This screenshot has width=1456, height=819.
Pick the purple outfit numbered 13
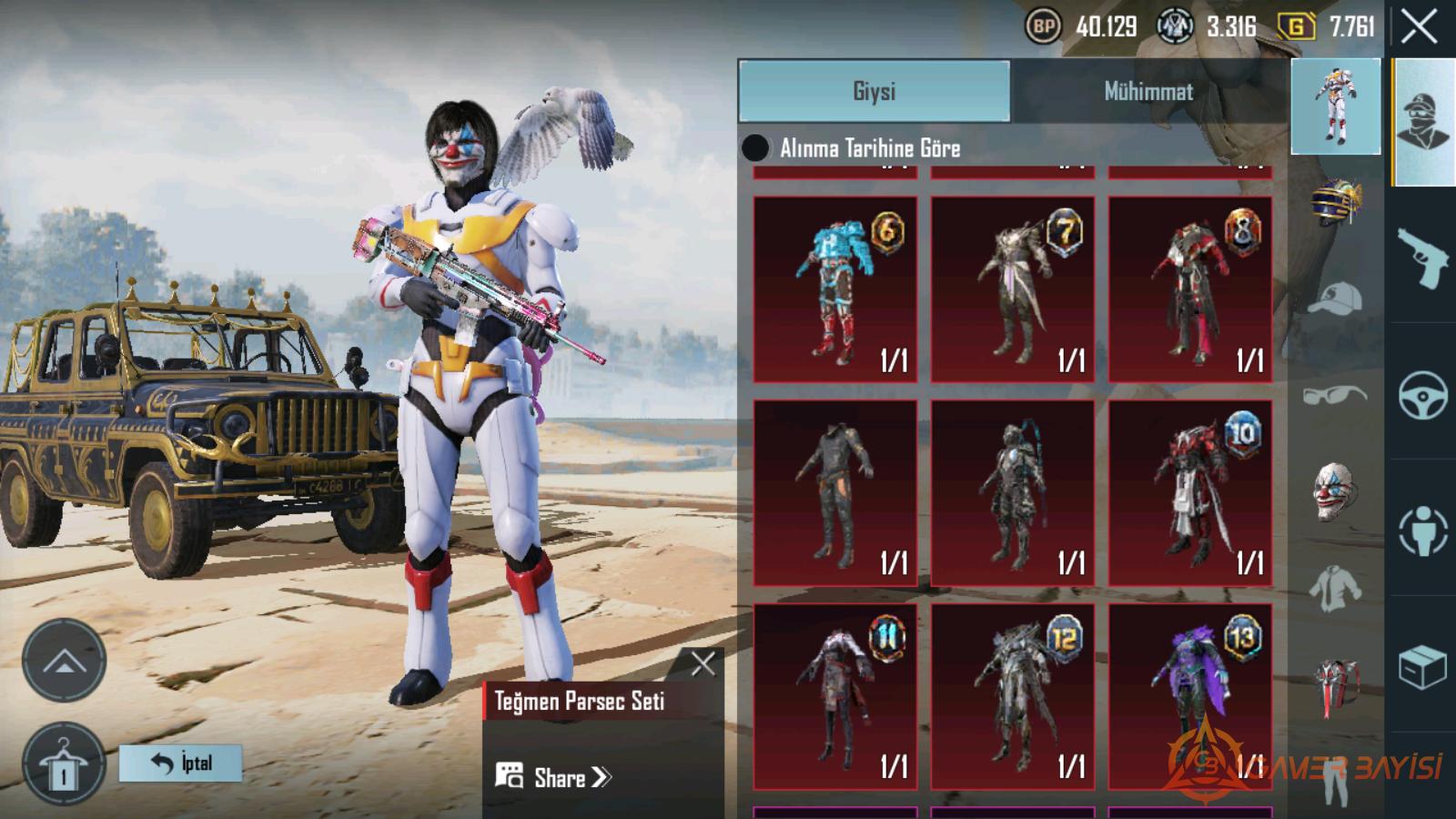(1189, 696)
